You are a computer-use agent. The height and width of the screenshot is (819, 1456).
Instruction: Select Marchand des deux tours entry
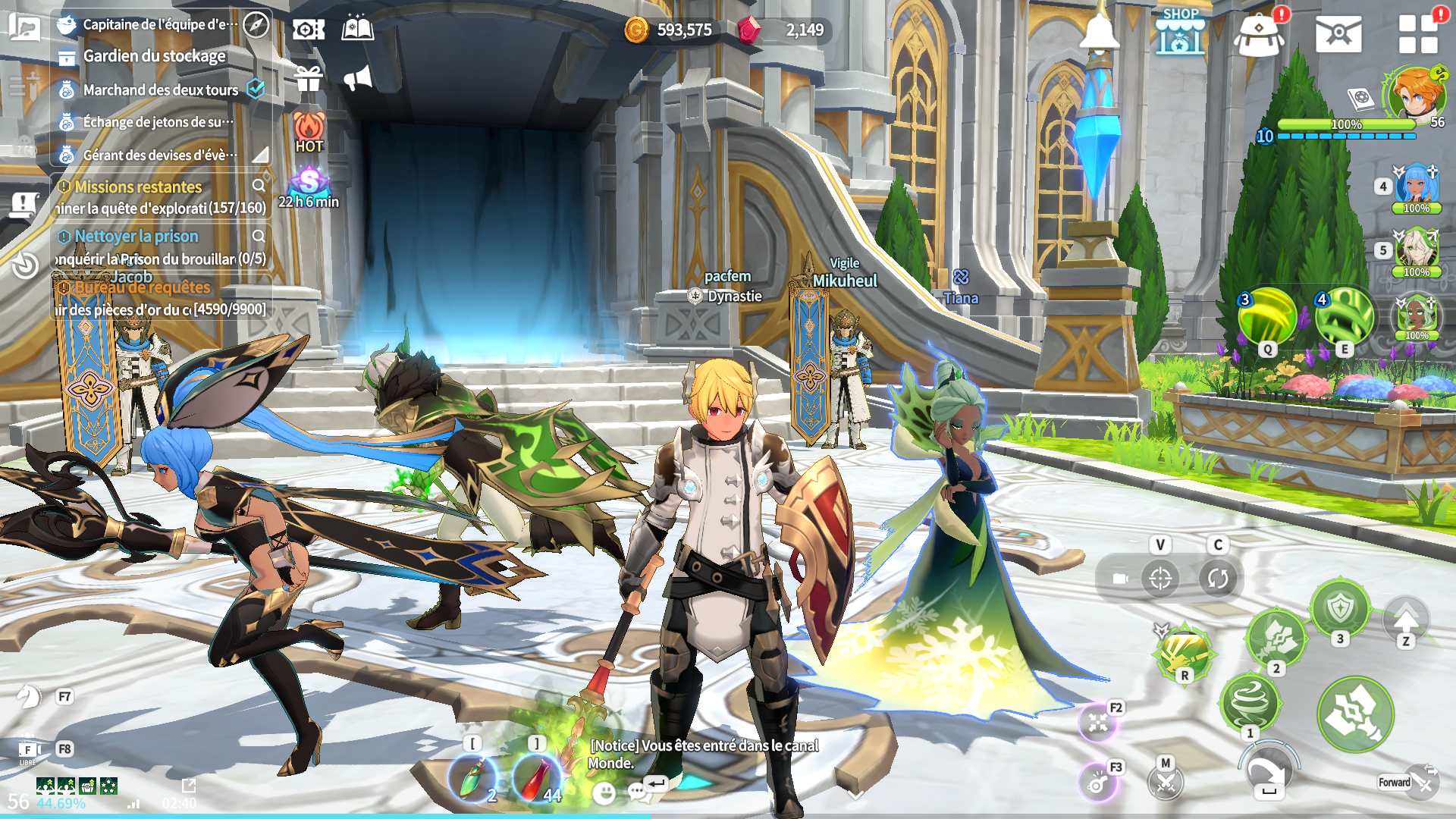[x=161, y=89]
